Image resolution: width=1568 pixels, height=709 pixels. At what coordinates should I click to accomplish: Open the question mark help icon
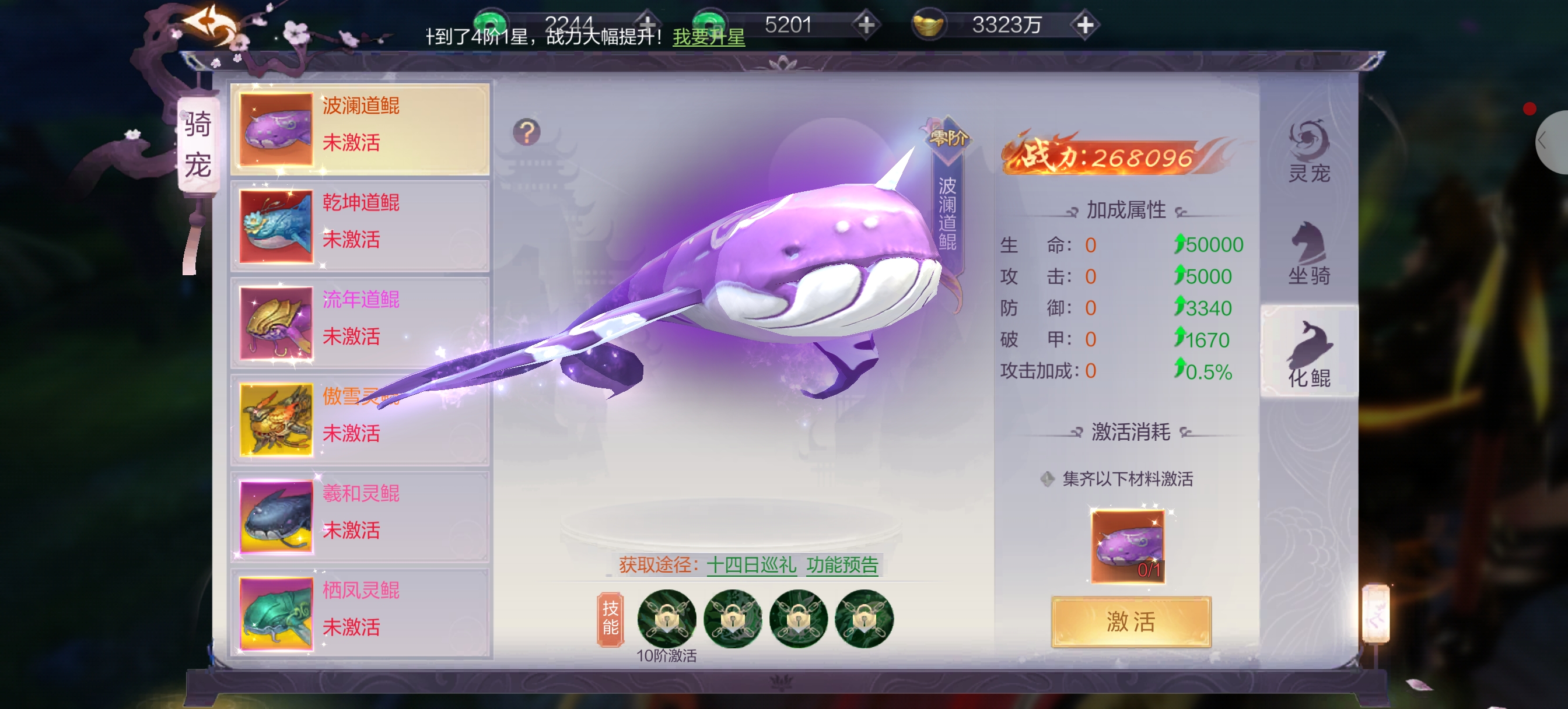527,132
